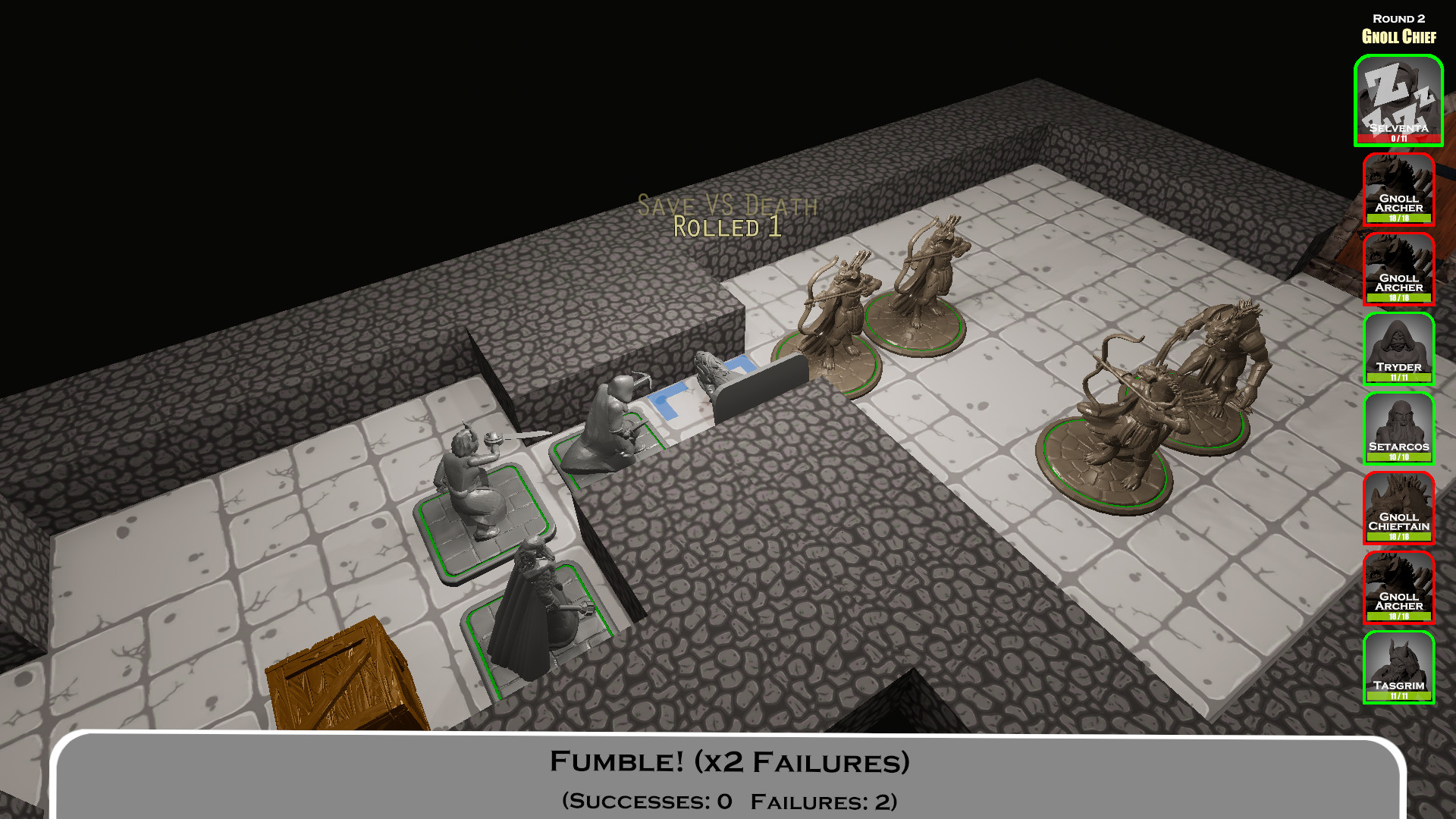Screen dimensions: 1456x819
Task: Select the sleeping Selventa portrait
Action: pyautogui.click(x=1398, y=99)
